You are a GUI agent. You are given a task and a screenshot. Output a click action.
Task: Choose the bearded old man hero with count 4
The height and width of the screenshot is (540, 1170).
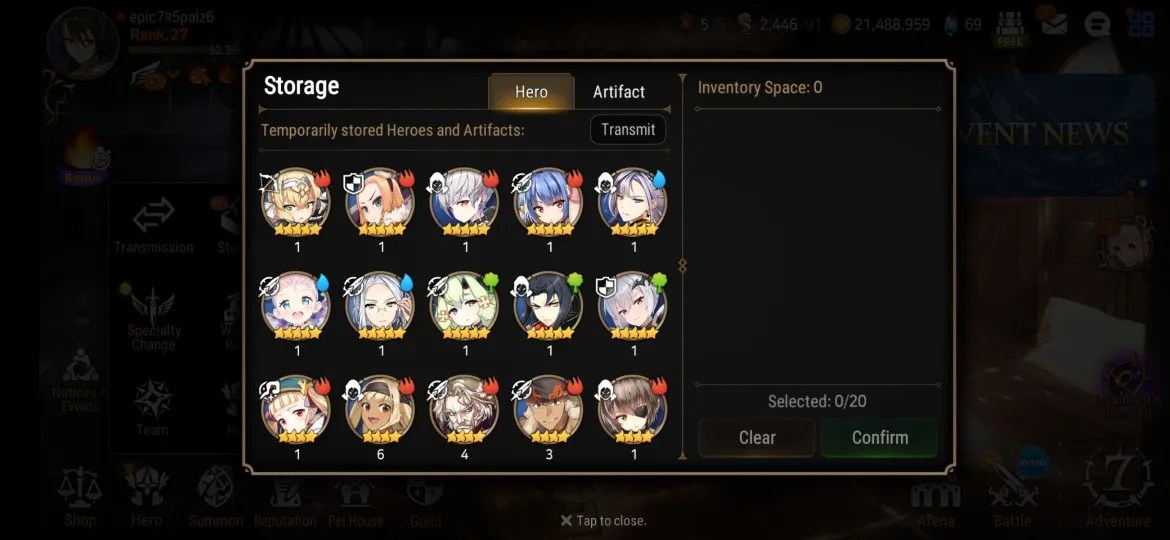[x=465, y=409]
